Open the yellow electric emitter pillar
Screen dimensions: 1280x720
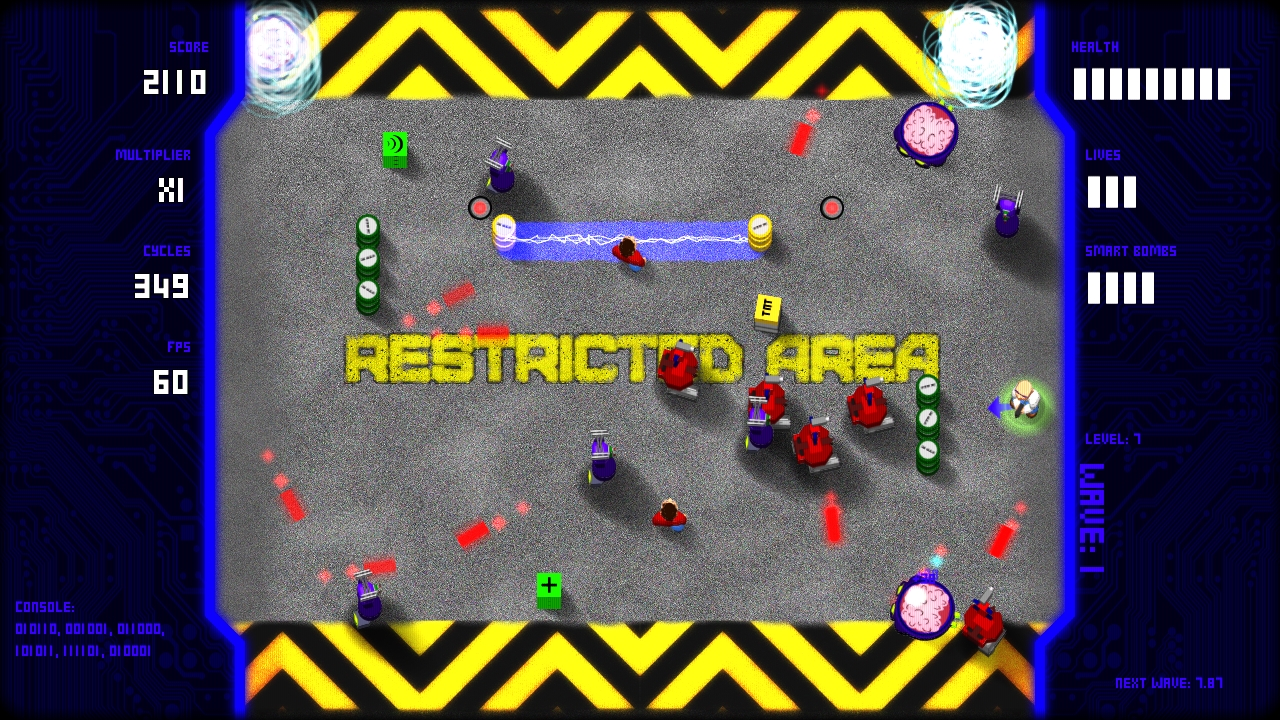pos(761,232)
